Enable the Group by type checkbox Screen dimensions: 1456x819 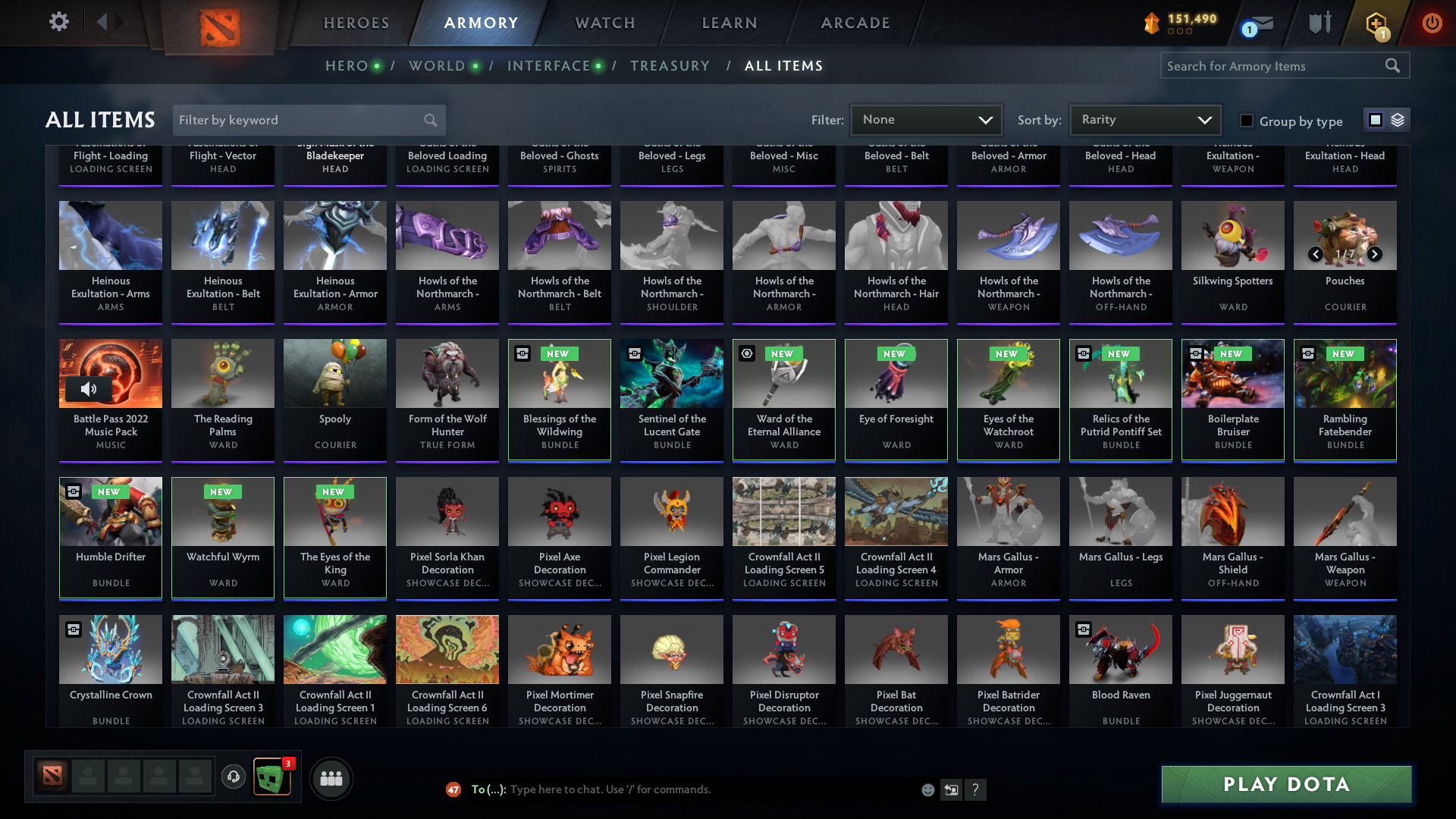(1246, 121)
